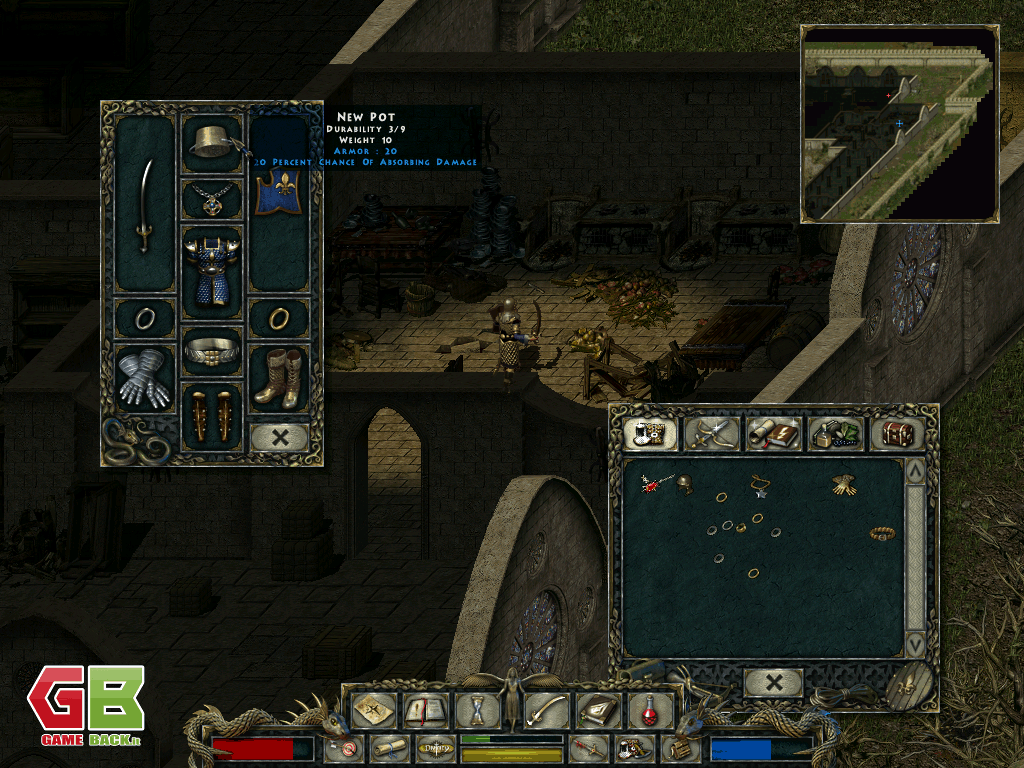This screenshot has height=768, width=1024.
Task: Click the blue scale armor chest slot
Action: coord(212,271)
